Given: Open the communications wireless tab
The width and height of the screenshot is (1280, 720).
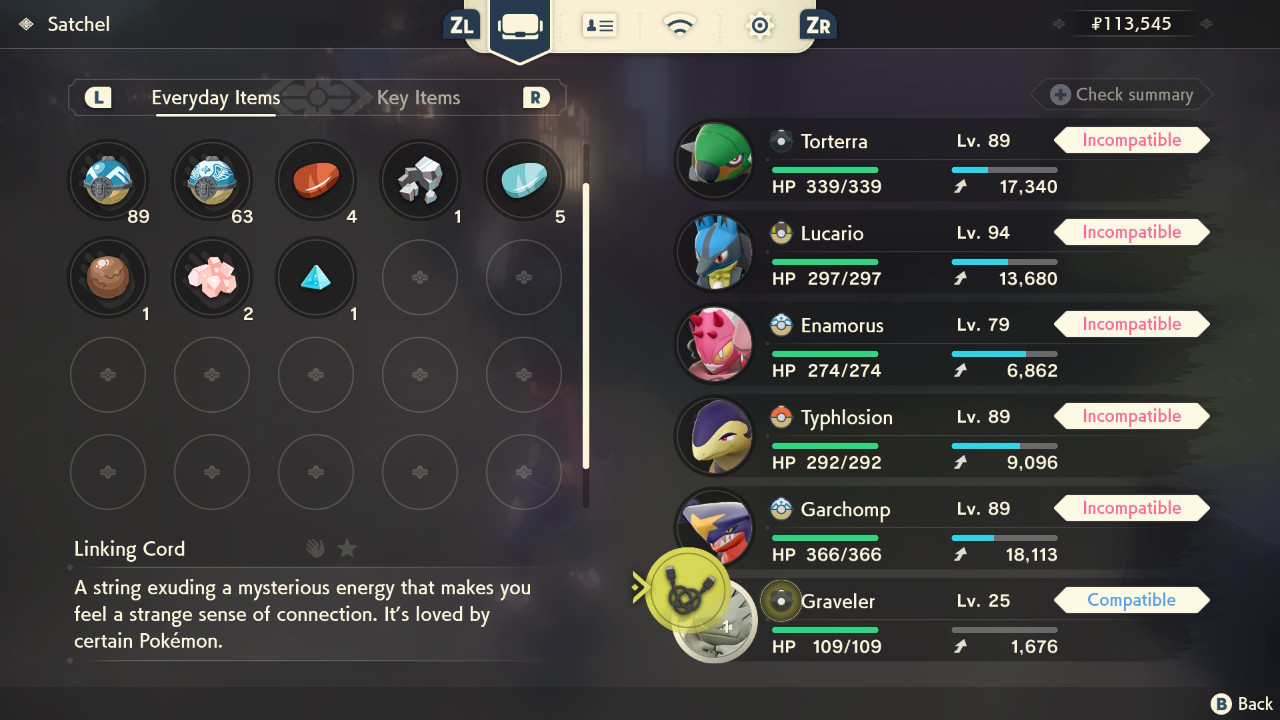Looking at the screenshot, I should click(680, 26).
